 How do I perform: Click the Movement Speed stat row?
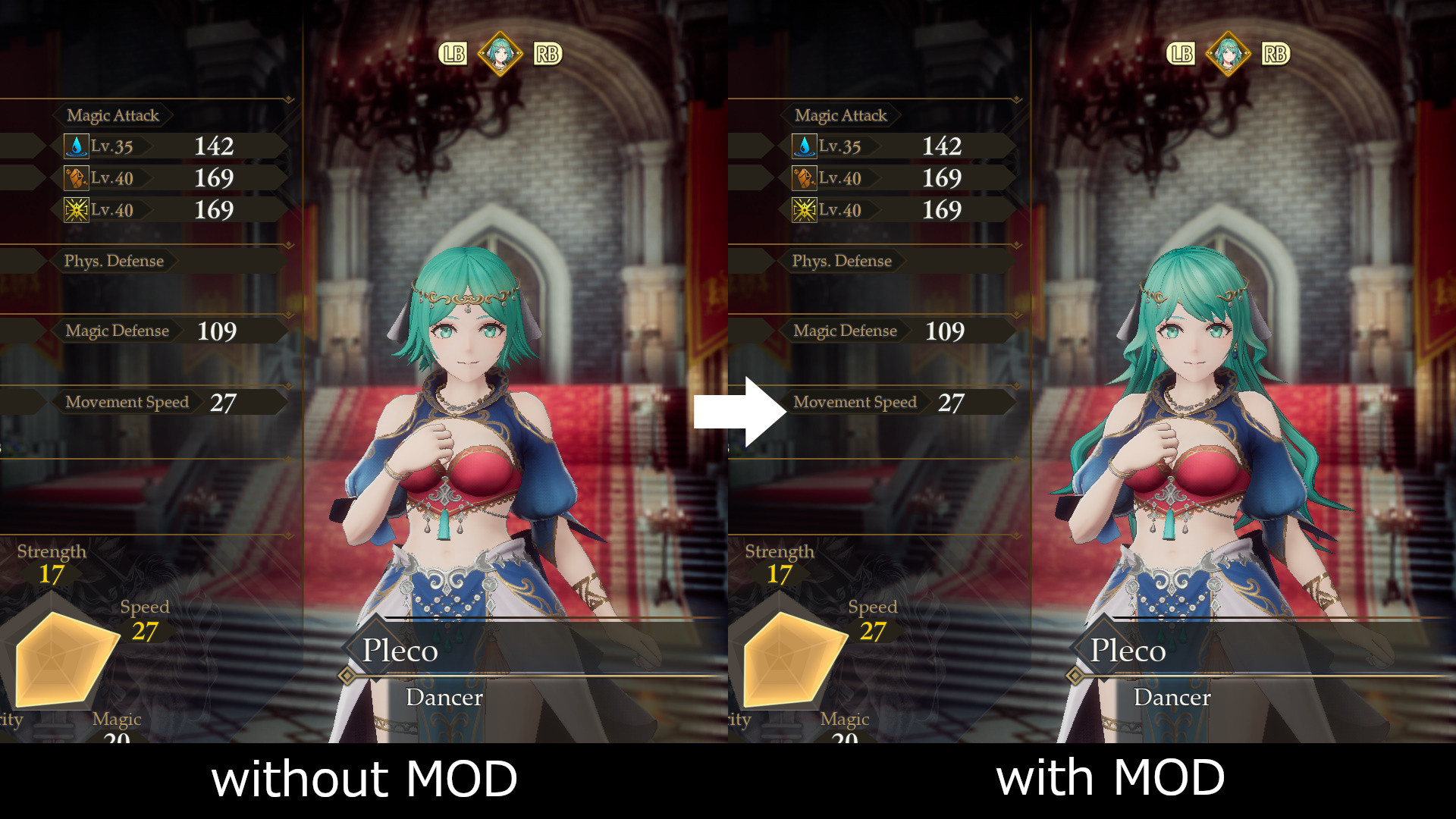pos(126,402)
